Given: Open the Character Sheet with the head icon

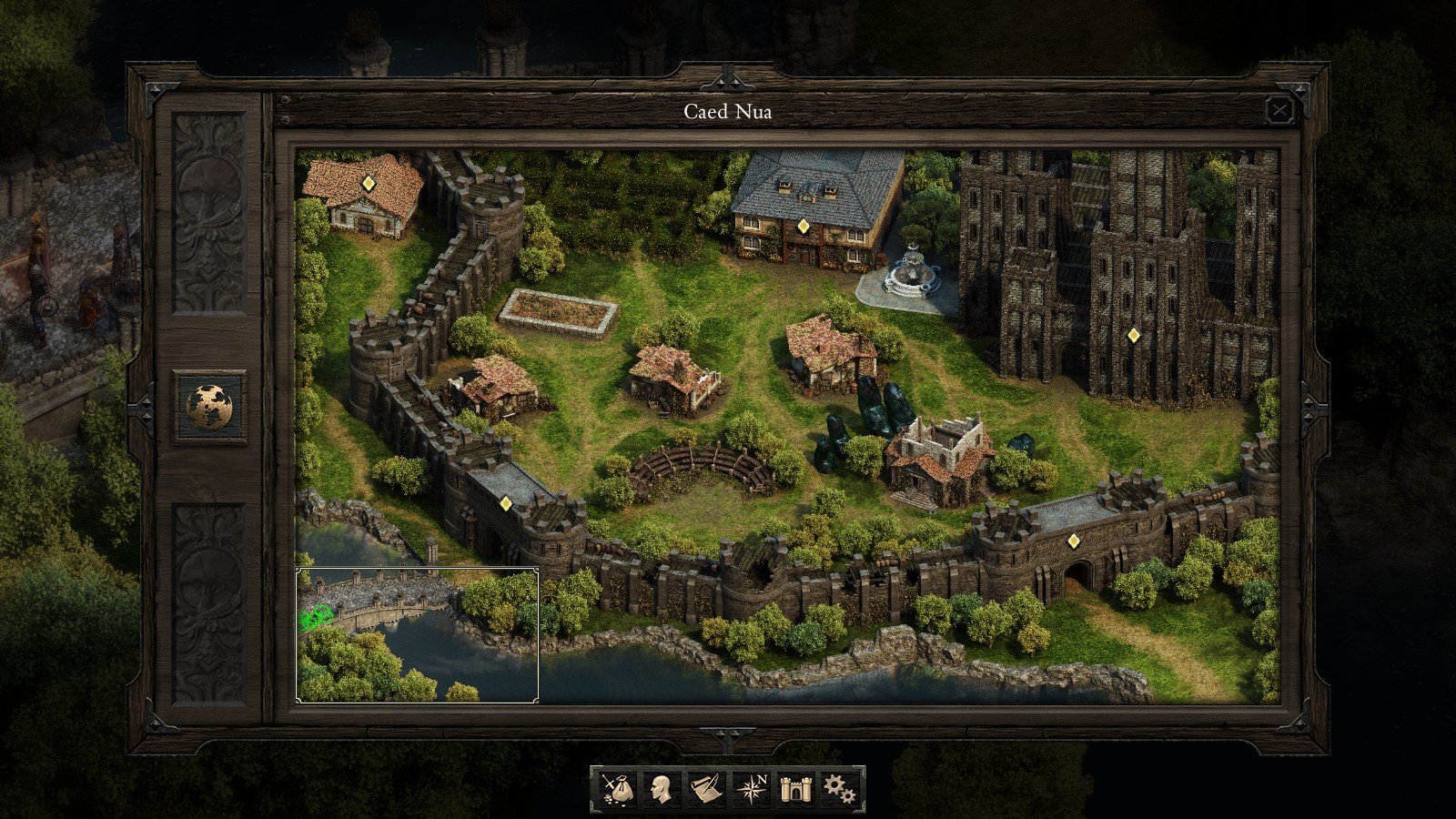Looking at the screenshot, I should pos(661,790).
